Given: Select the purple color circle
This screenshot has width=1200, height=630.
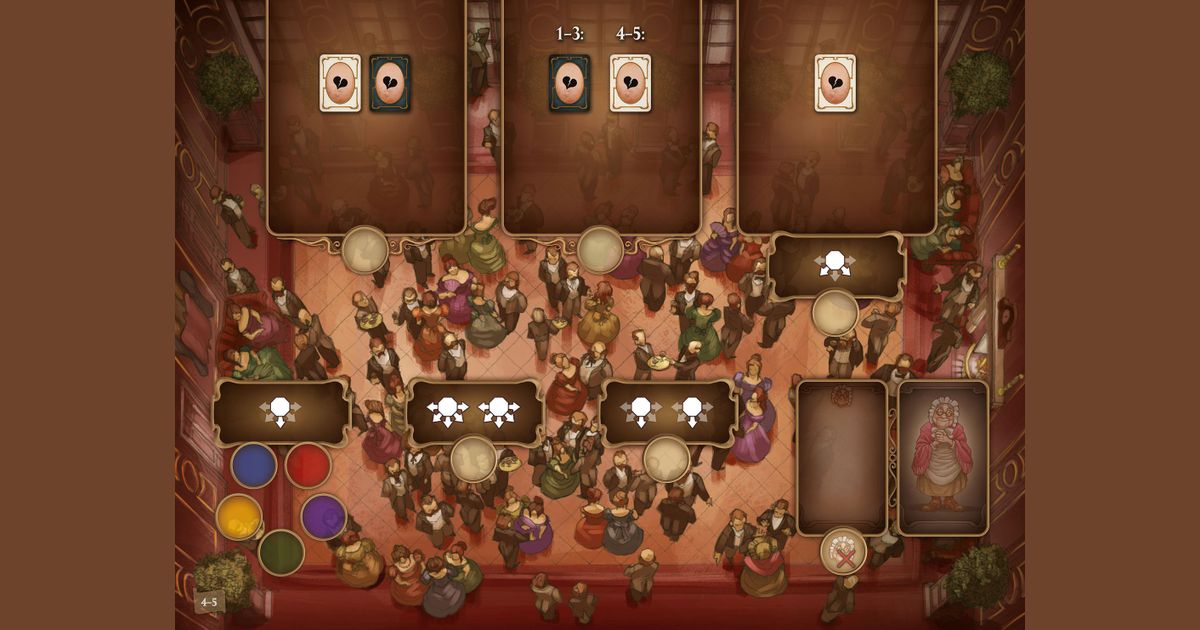Looking at the screenshot, I should pyautogui.click(x=323, y=516).
